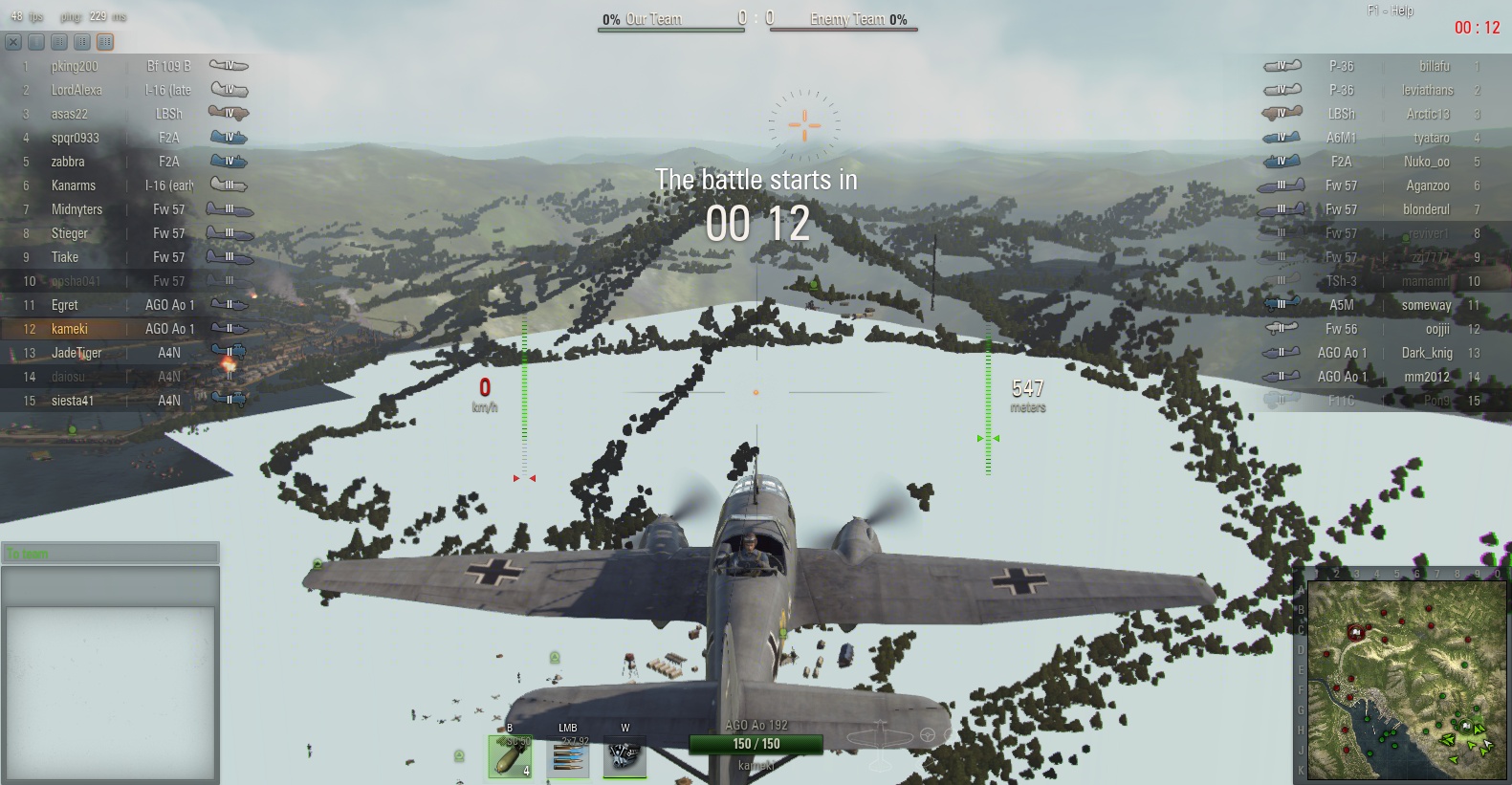Select highlighted player kameki in the team list
Screen dimensions: 1512x785
click(70, 329)
